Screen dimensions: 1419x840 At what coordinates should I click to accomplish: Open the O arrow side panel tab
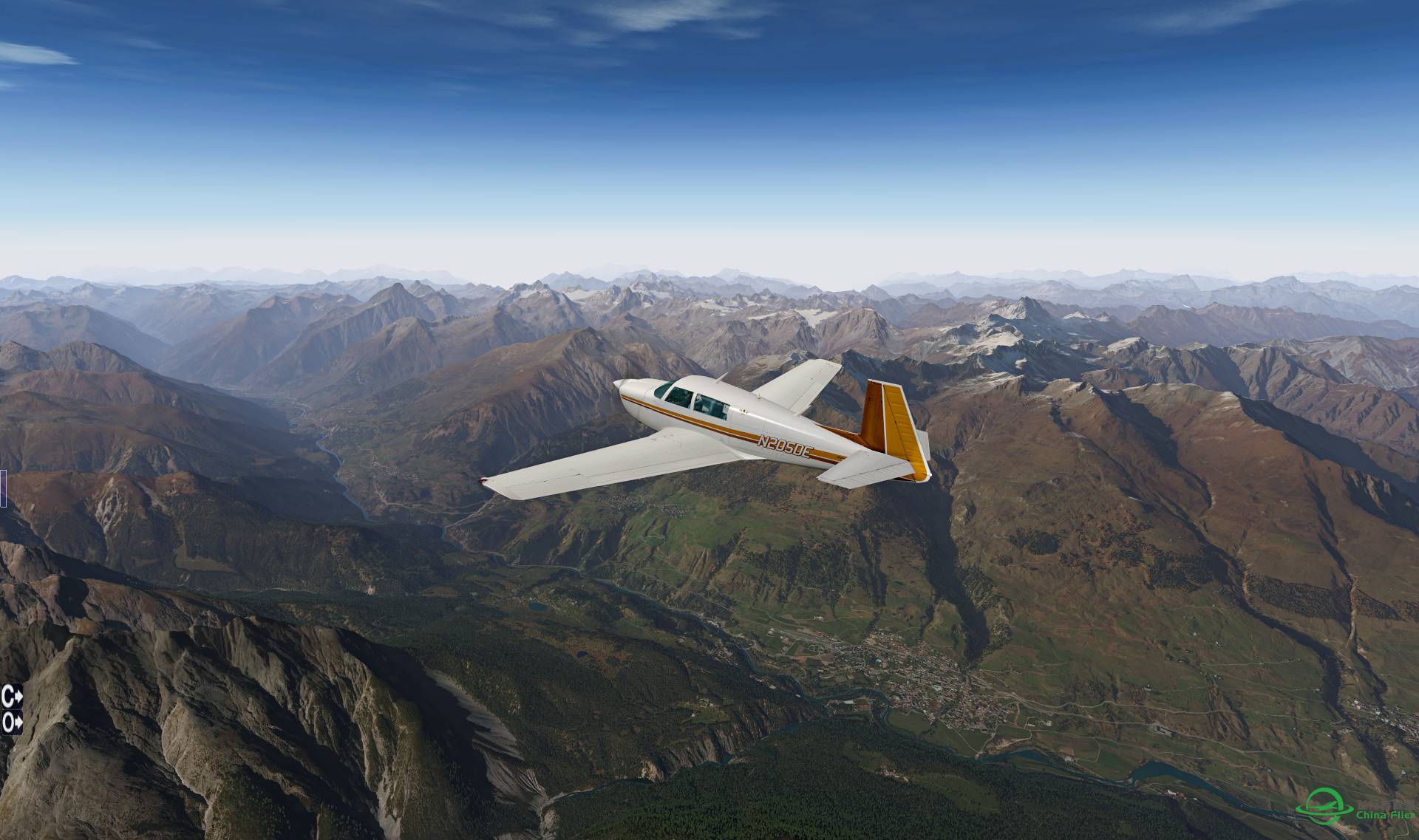point(12,722)
